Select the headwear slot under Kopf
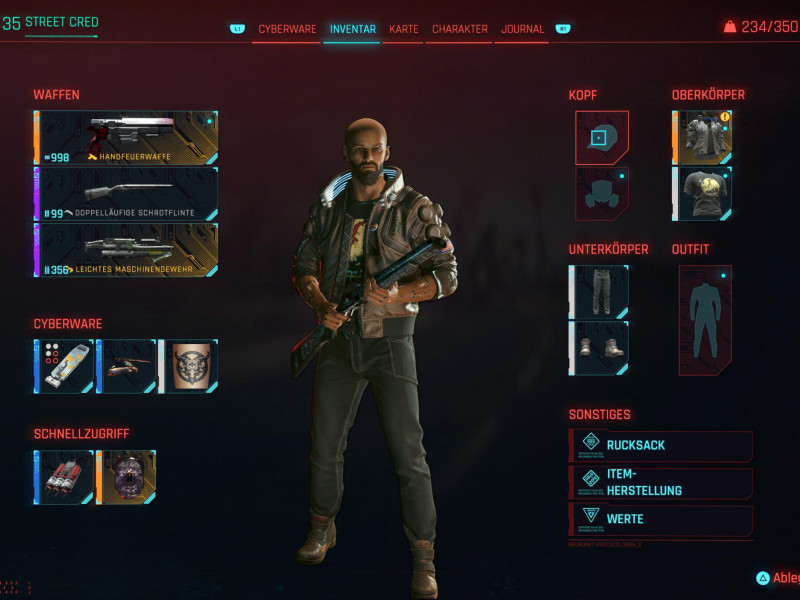 coord(601,137)
